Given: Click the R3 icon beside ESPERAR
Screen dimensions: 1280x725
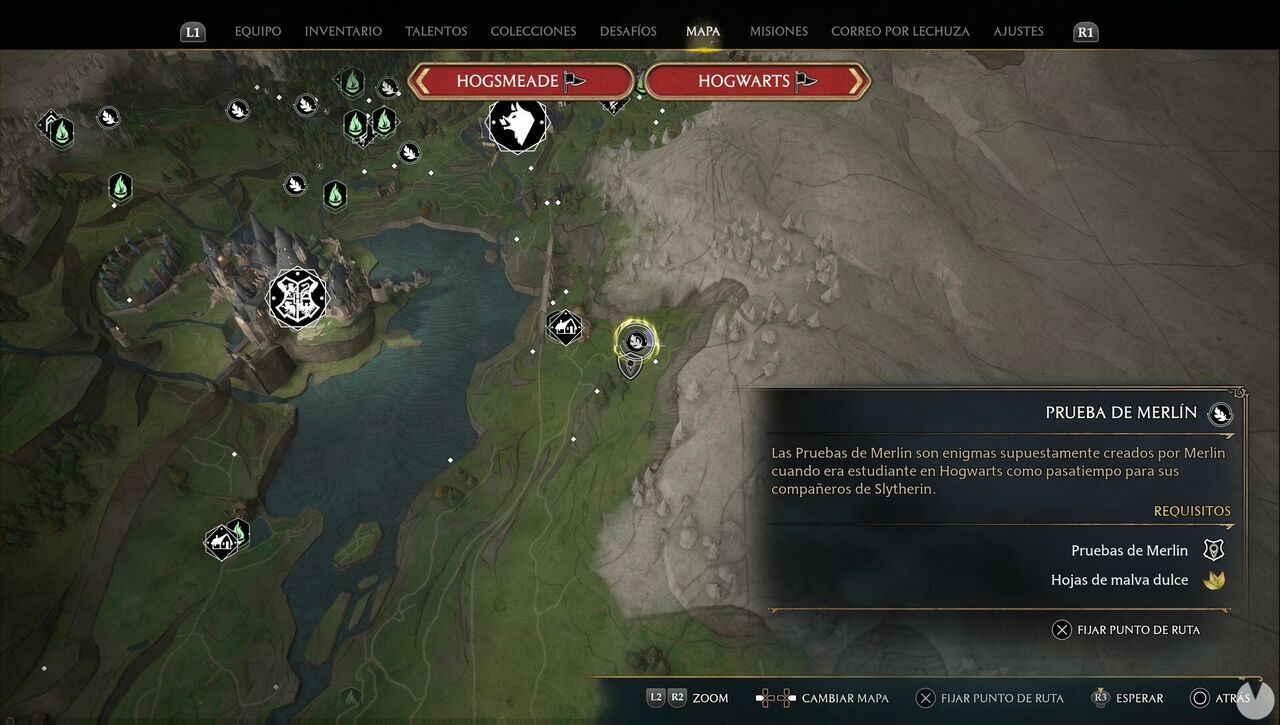Looking at the screenshot, I should point(1101,698).
